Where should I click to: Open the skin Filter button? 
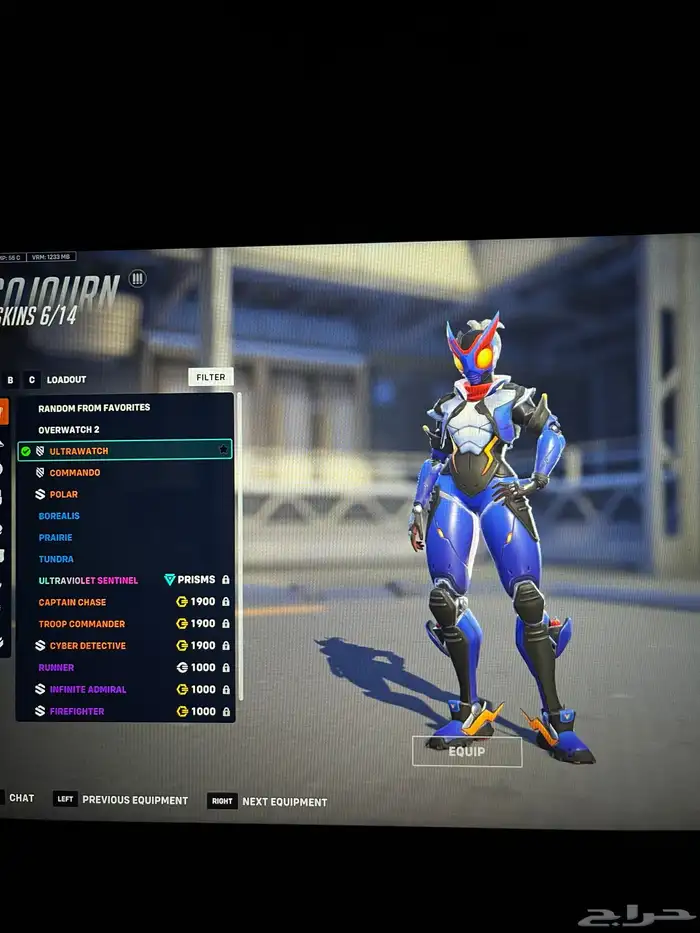(x=210, y=377)
